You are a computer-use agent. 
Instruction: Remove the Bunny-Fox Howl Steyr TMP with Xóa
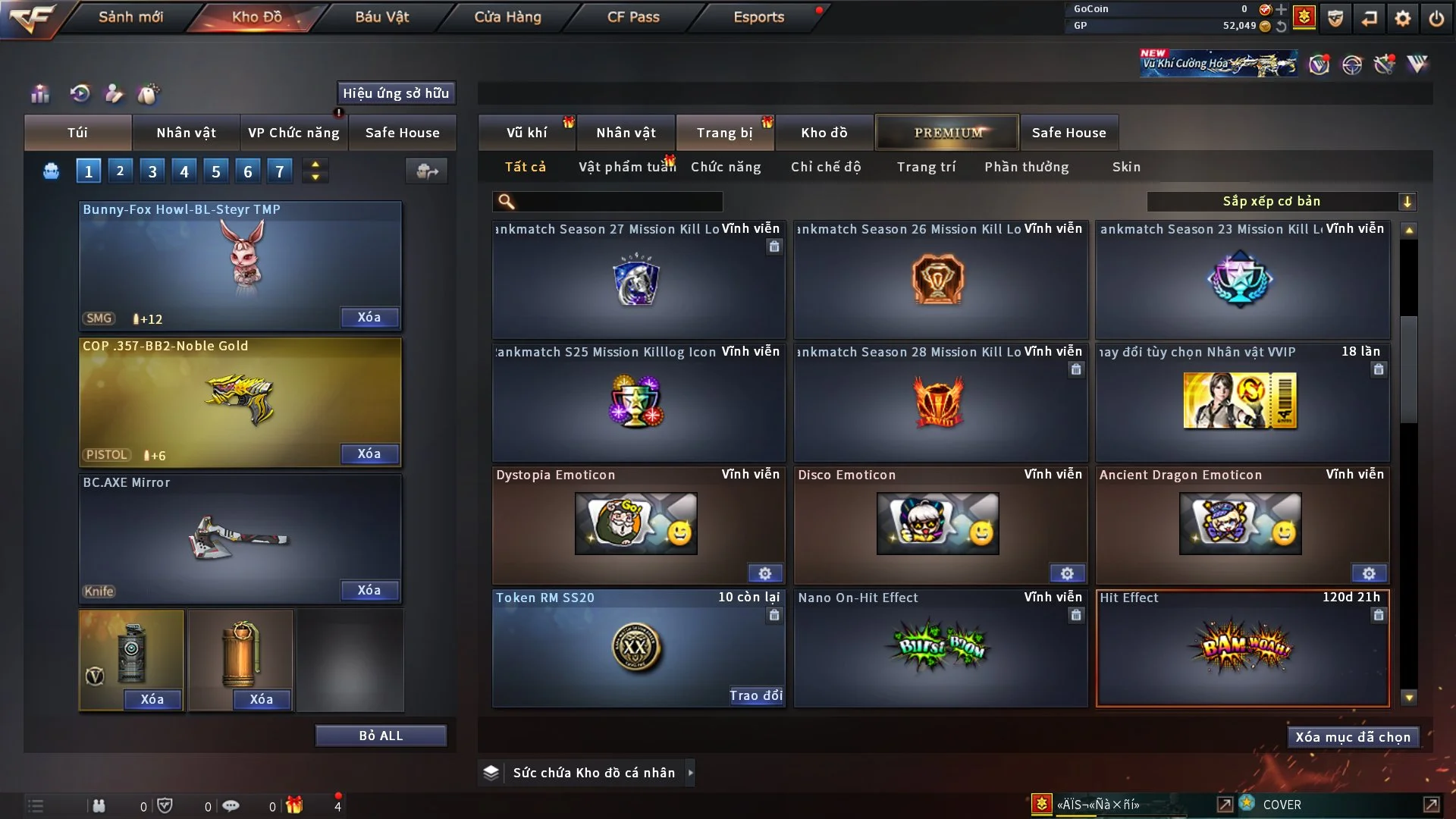point(369,318)
